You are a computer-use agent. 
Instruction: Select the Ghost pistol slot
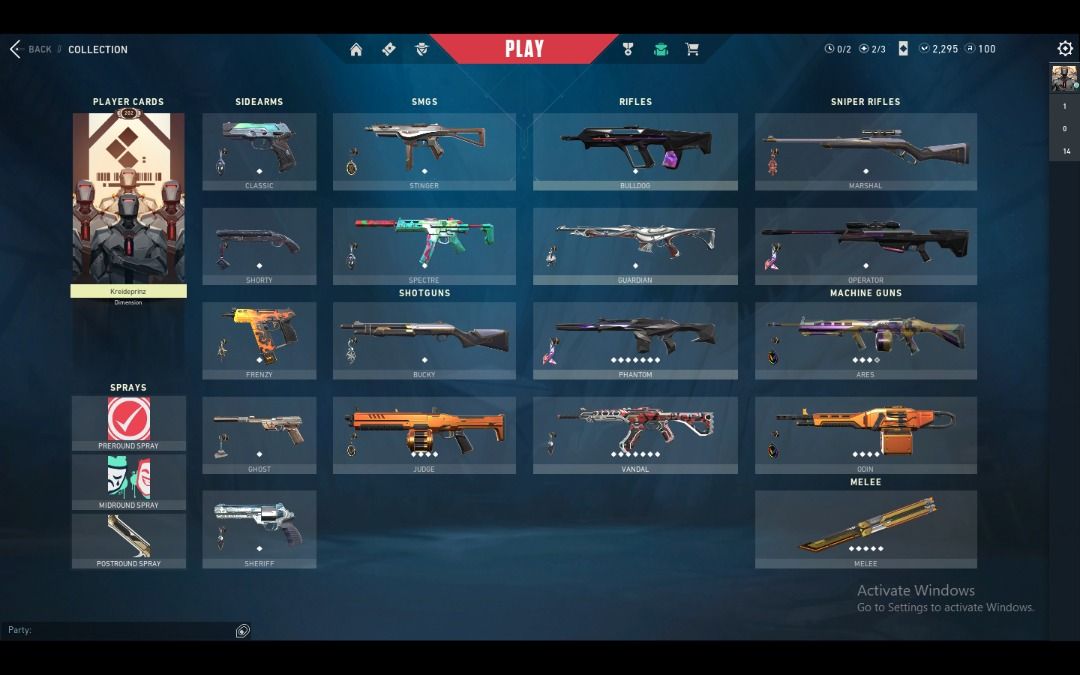coord(259,434)
